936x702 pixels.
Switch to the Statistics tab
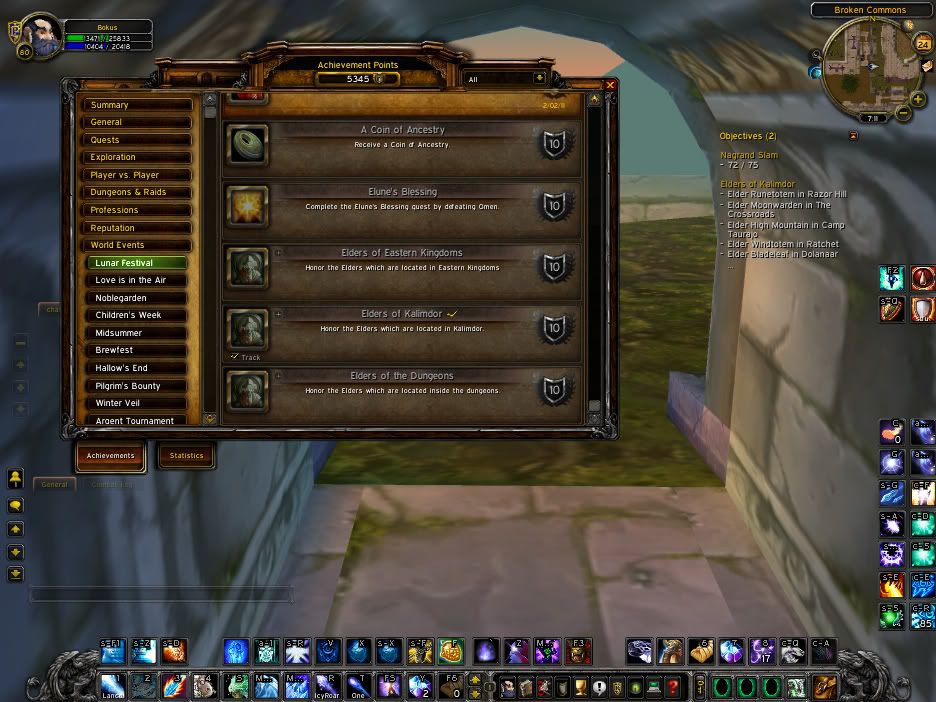point(186,456)
